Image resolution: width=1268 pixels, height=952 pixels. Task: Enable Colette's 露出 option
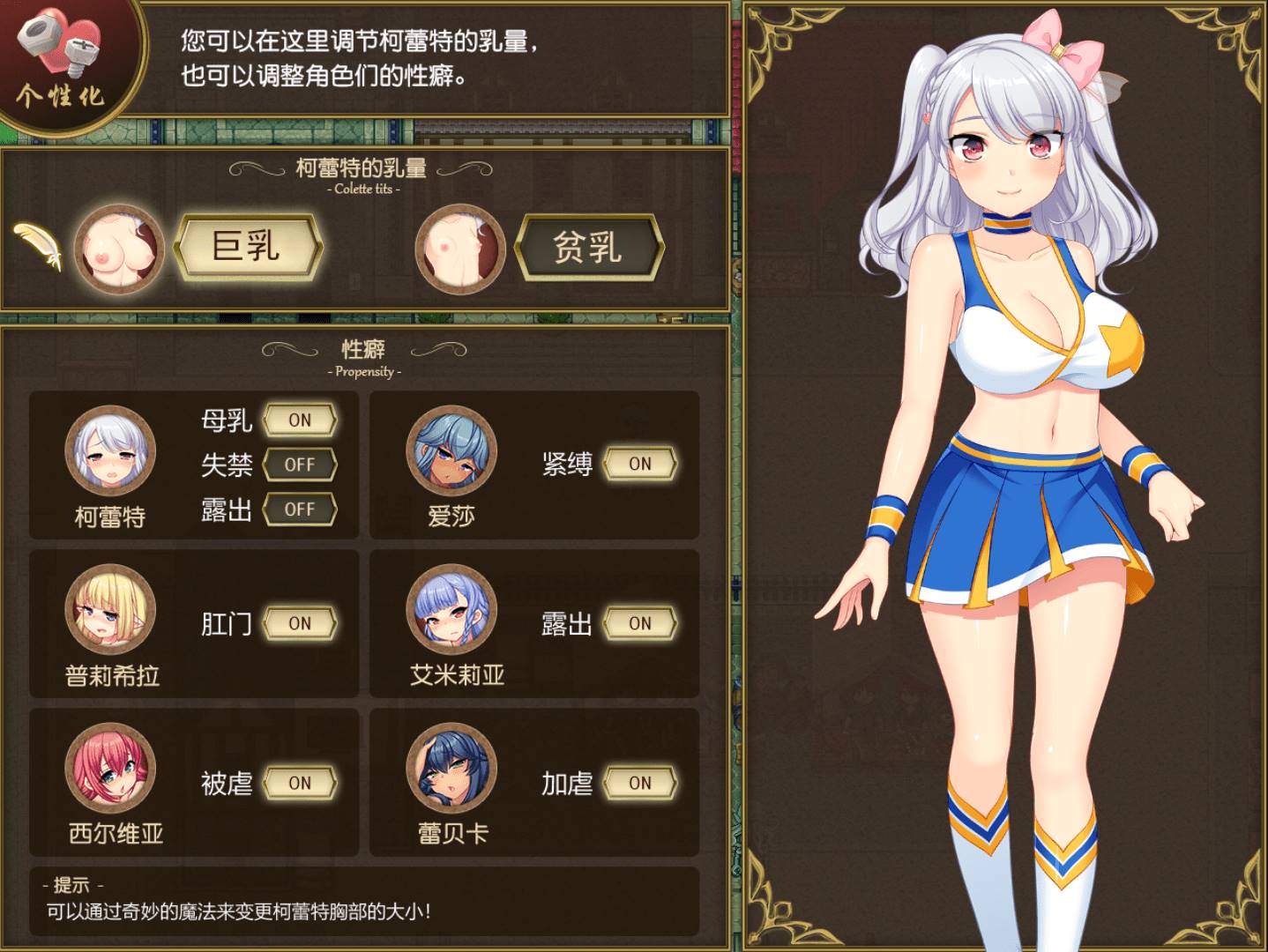coord(301,509)
